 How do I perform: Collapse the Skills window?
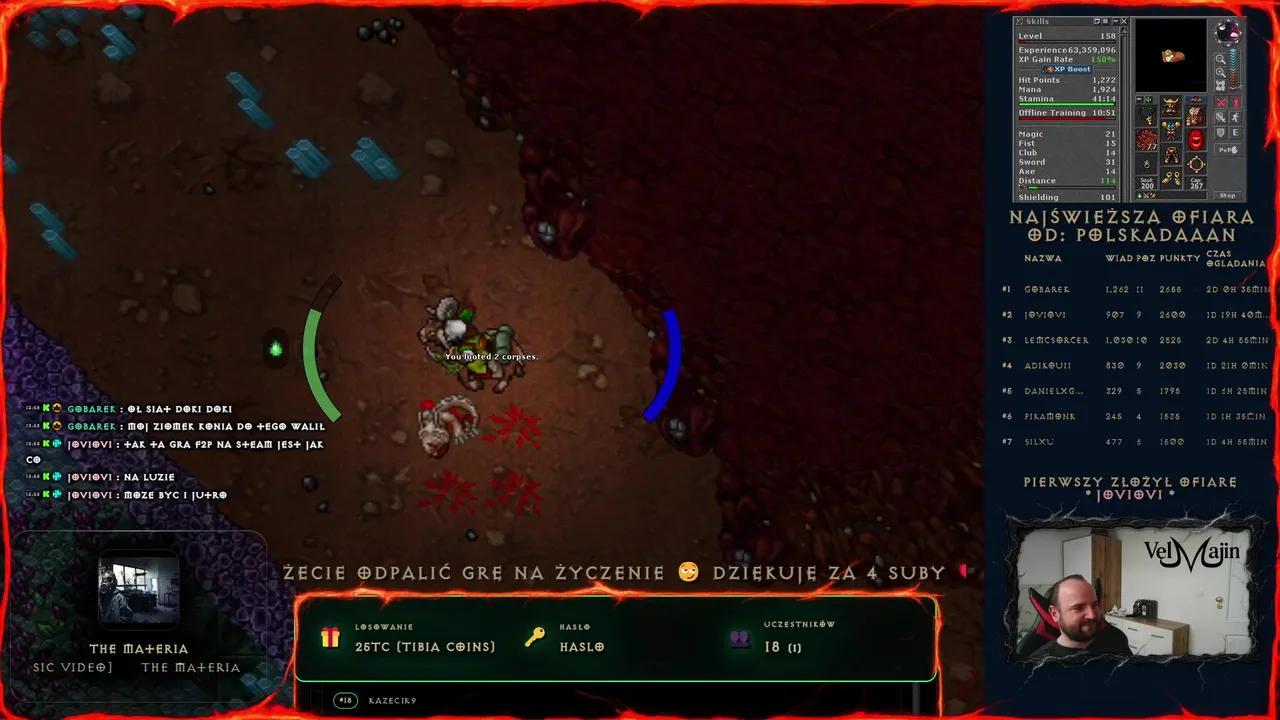point(1116,20)
